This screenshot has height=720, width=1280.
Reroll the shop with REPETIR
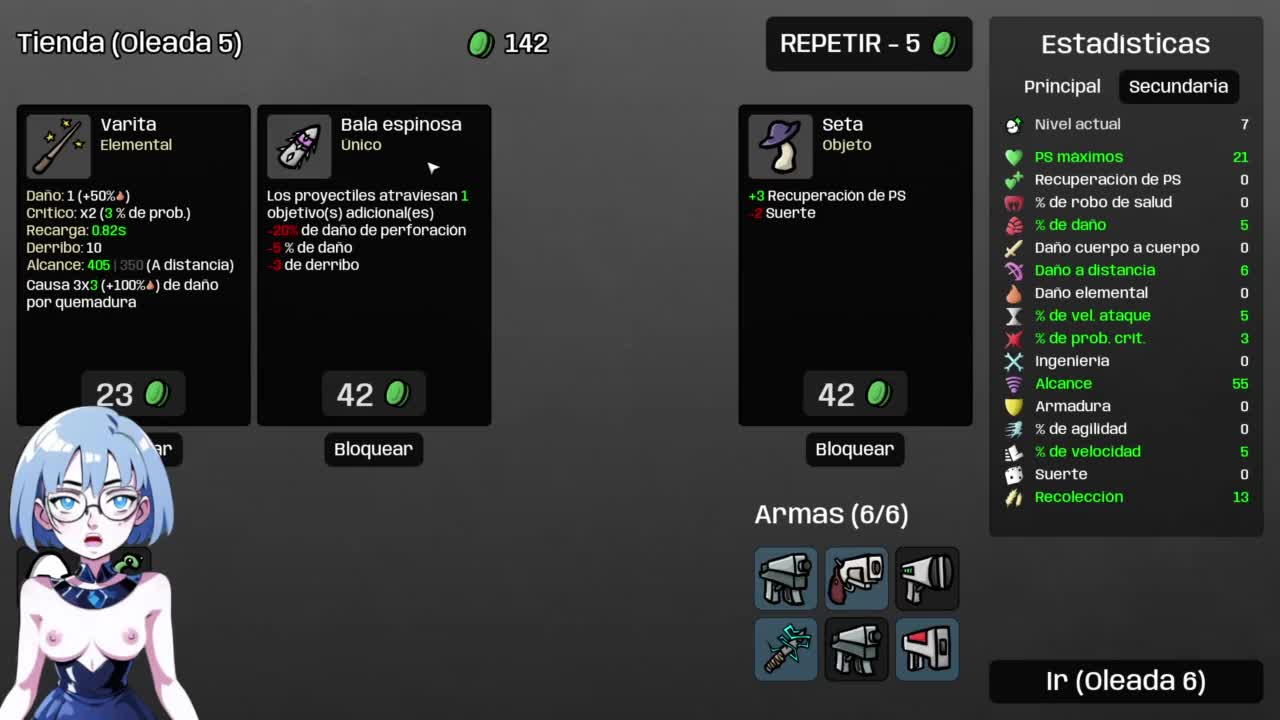tap(868, 44)
